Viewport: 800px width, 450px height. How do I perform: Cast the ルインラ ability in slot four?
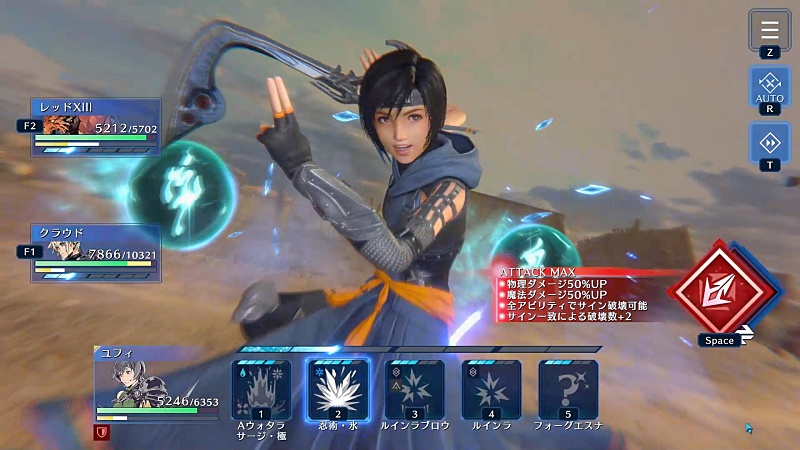491,389
